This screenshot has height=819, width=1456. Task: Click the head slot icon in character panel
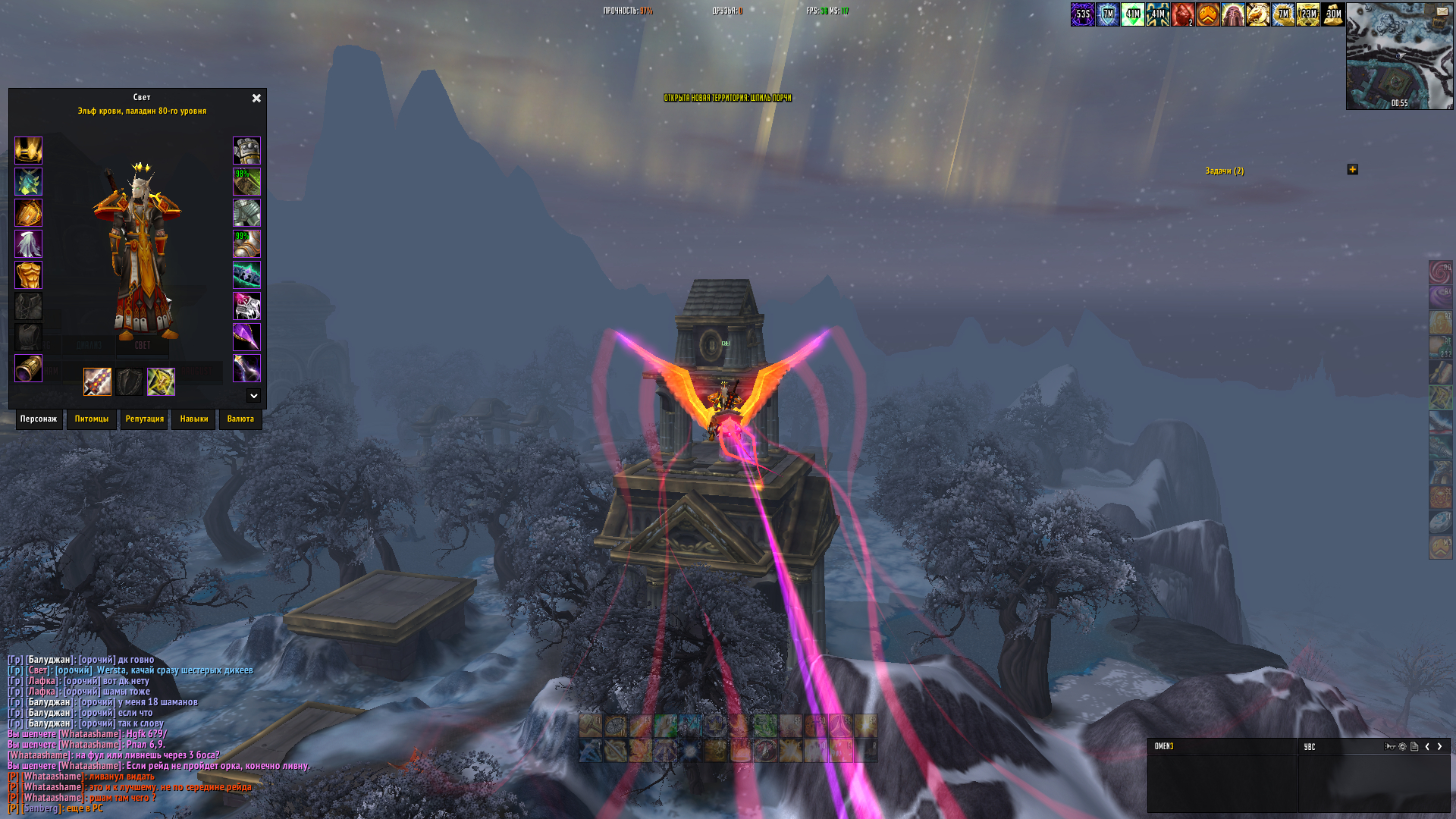point(28,151)
